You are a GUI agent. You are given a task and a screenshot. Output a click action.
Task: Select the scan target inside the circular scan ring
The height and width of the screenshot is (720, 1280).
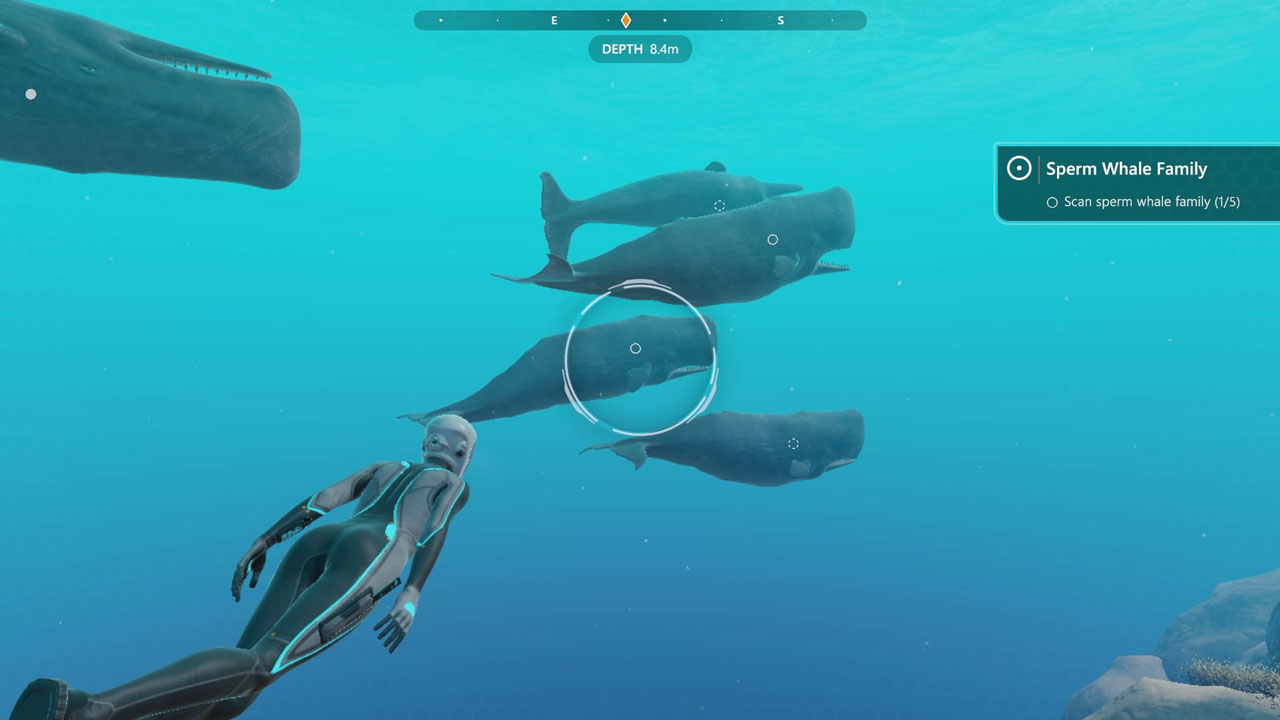point(636,348)
